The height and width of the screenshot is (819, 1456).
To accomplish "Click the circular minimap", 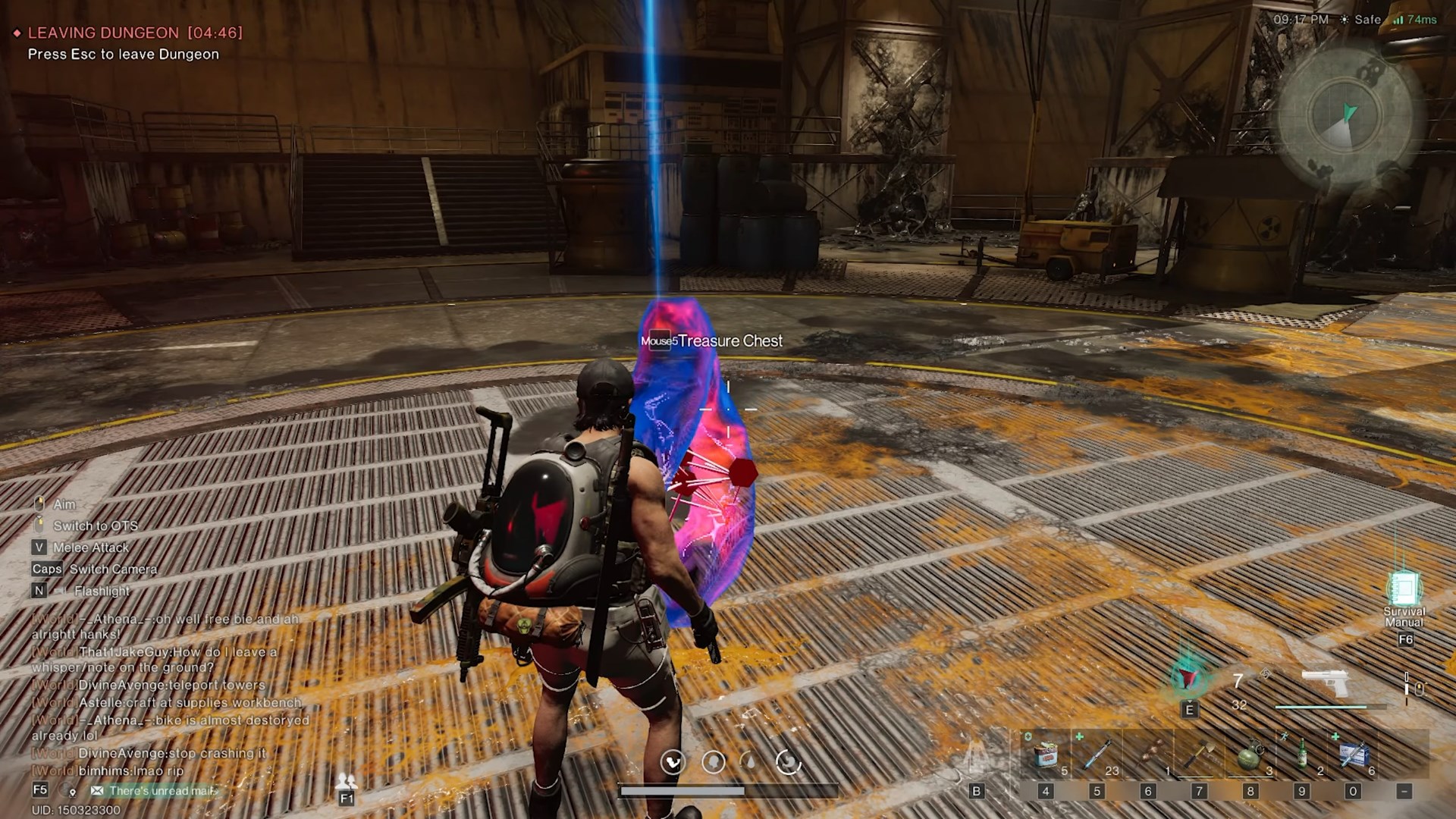I will click(x=1345, y=118).
